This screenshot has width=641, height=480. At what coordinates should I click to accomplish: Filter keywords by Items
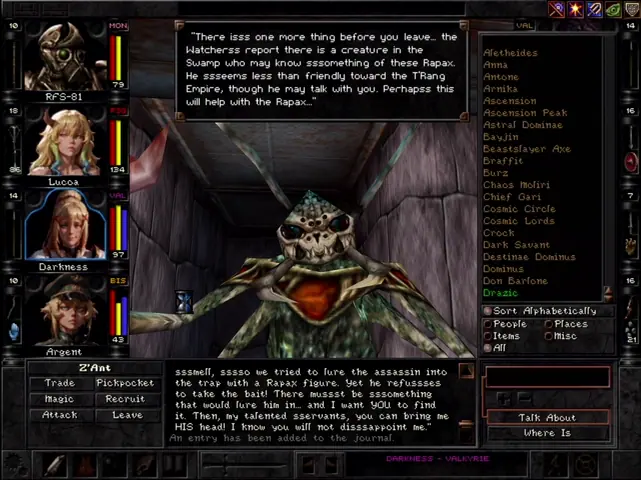489,336
